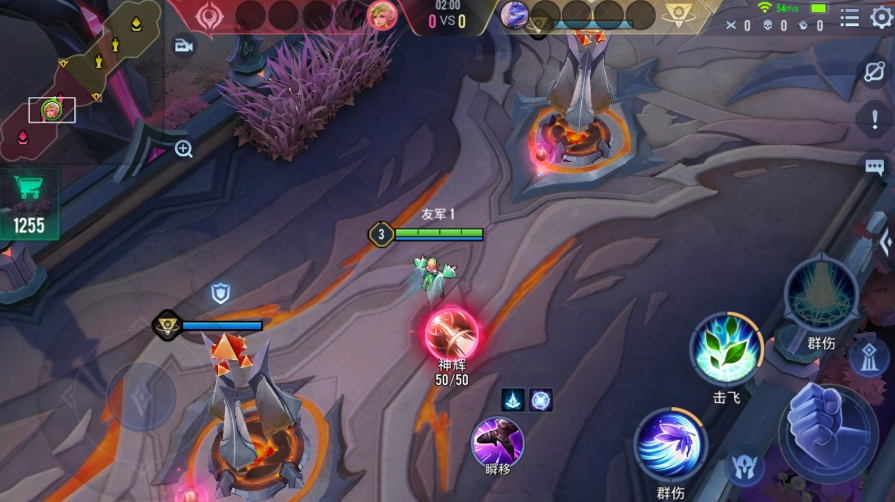Tap the exclamation mark signal button
The height and width of the screenshot is (502, 895).
click(x=875, y=119)
